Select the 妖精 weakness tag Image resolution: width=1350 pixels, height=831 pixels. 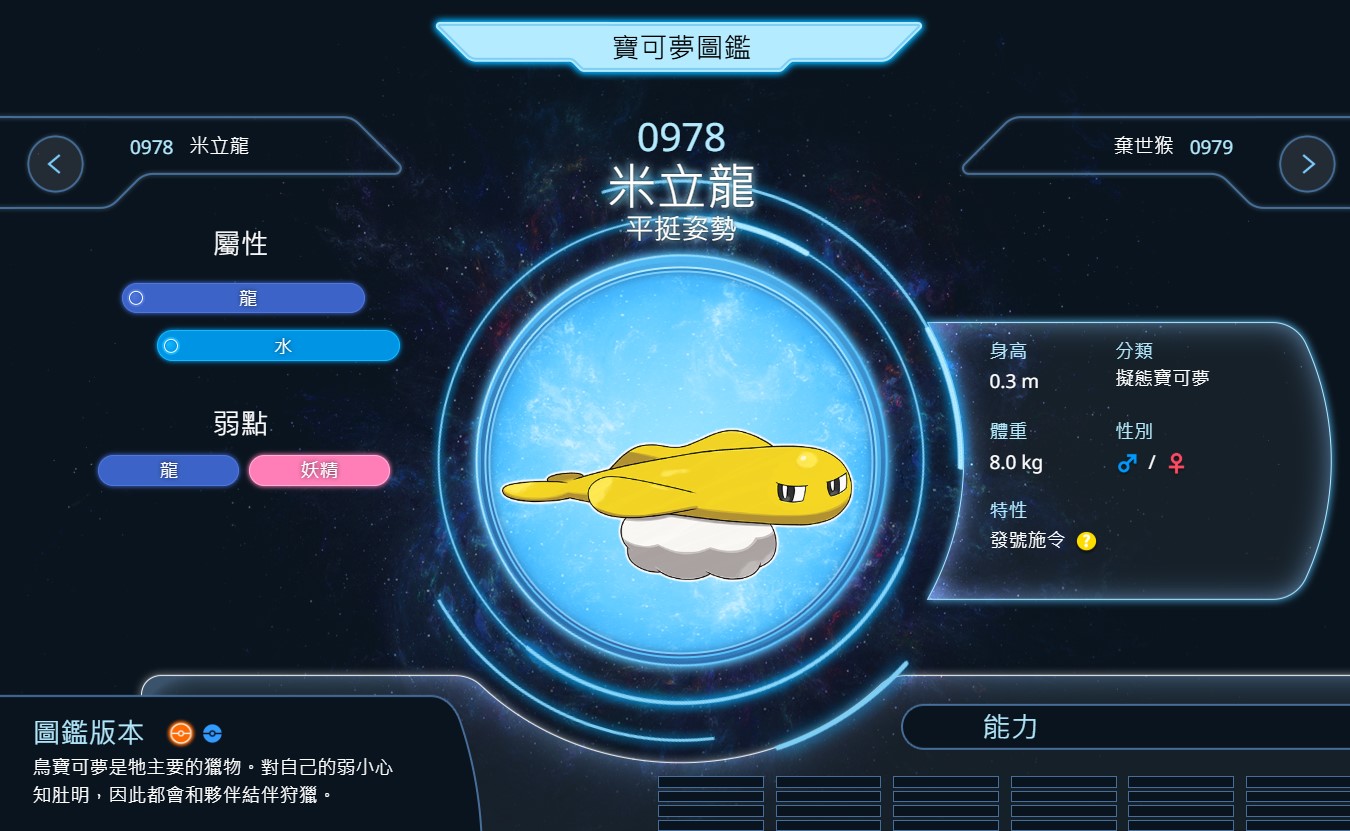[x=319, y=470]
